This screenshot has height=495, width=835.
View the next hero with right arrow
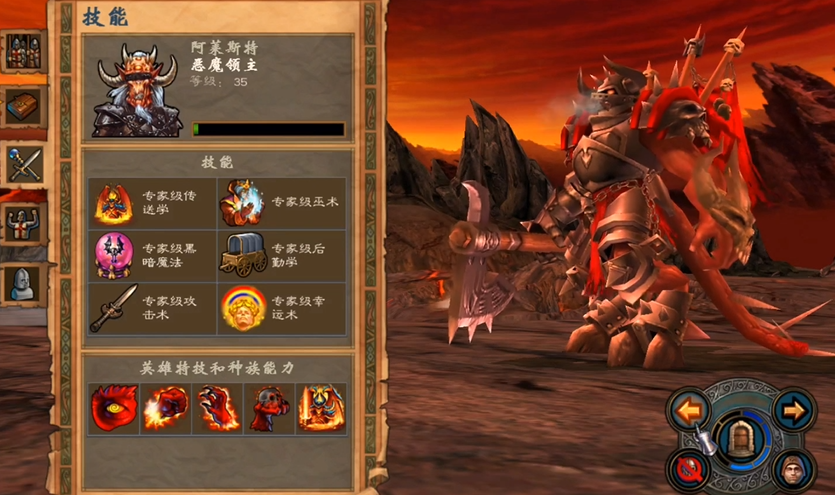[x=793, y=410]
